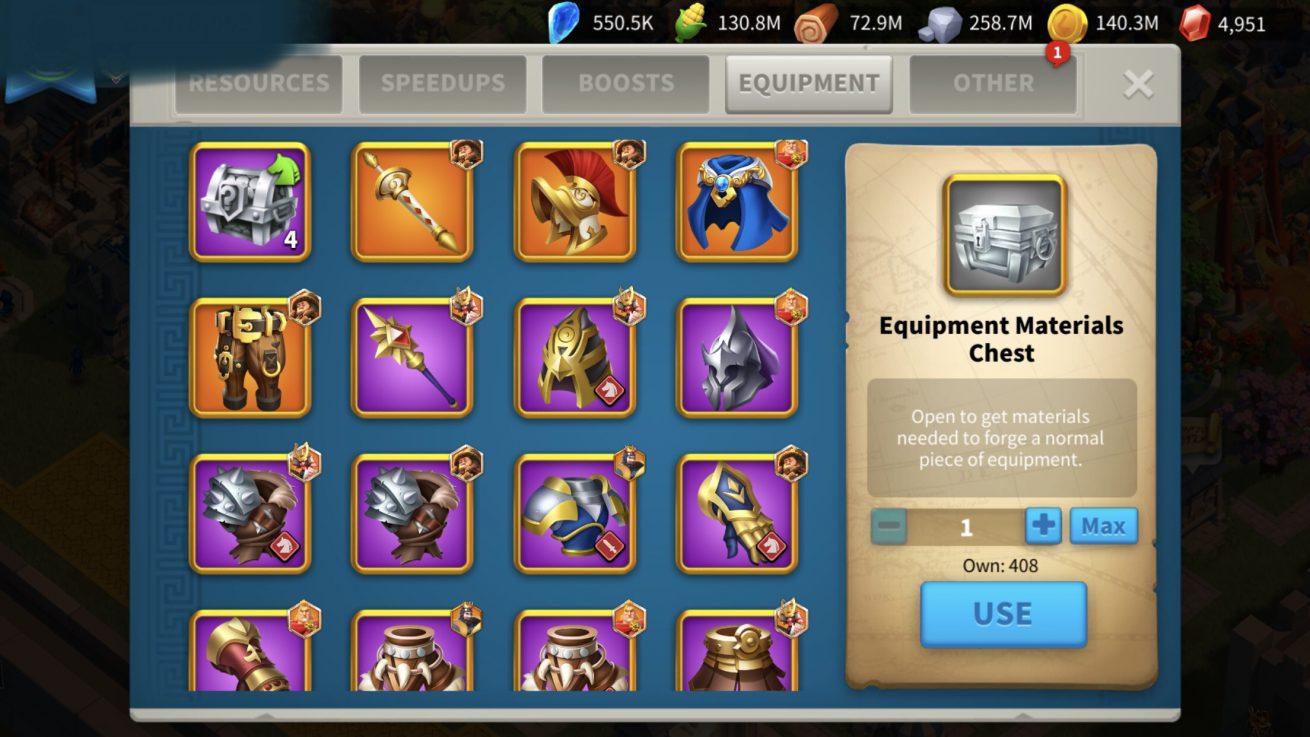Image resolution: width=1310 pixels, height=737 pixels.
Task: Pick the blue cloak item
Action: (737, 202)
